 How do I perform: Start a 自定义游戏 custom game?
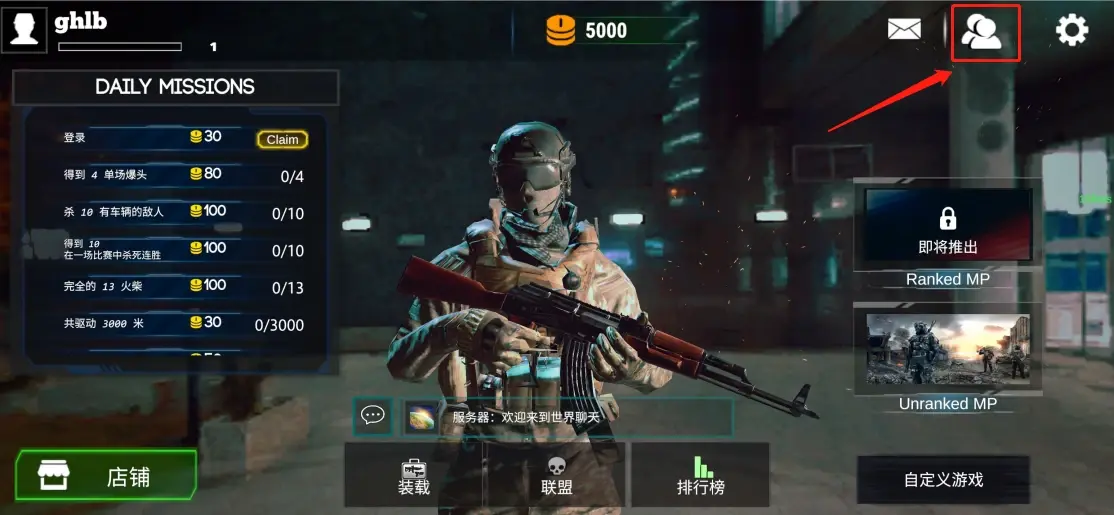point(943,480)
